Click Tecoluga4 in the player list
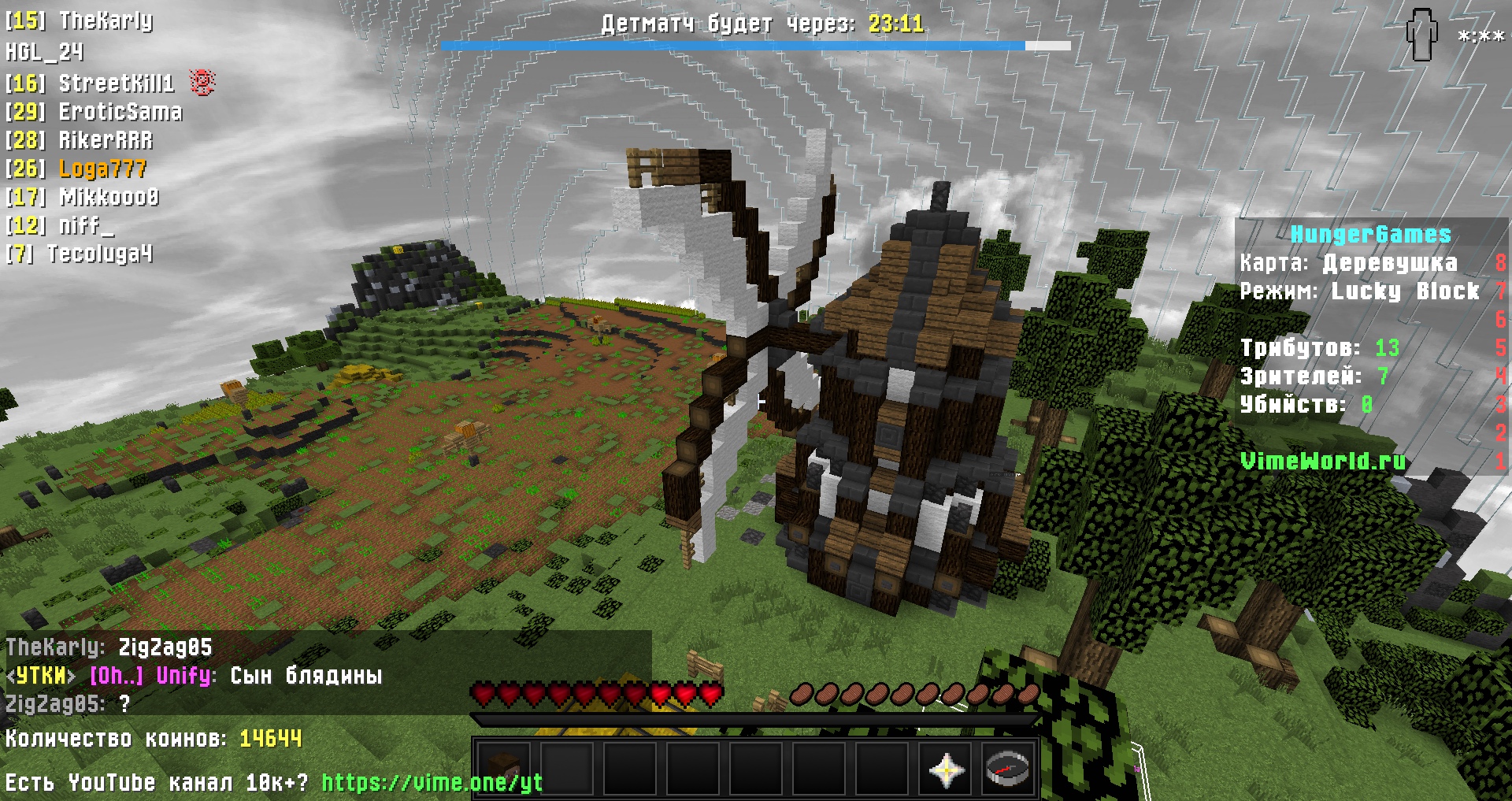This screenshot has width=1512, height=801. (99, 254)
